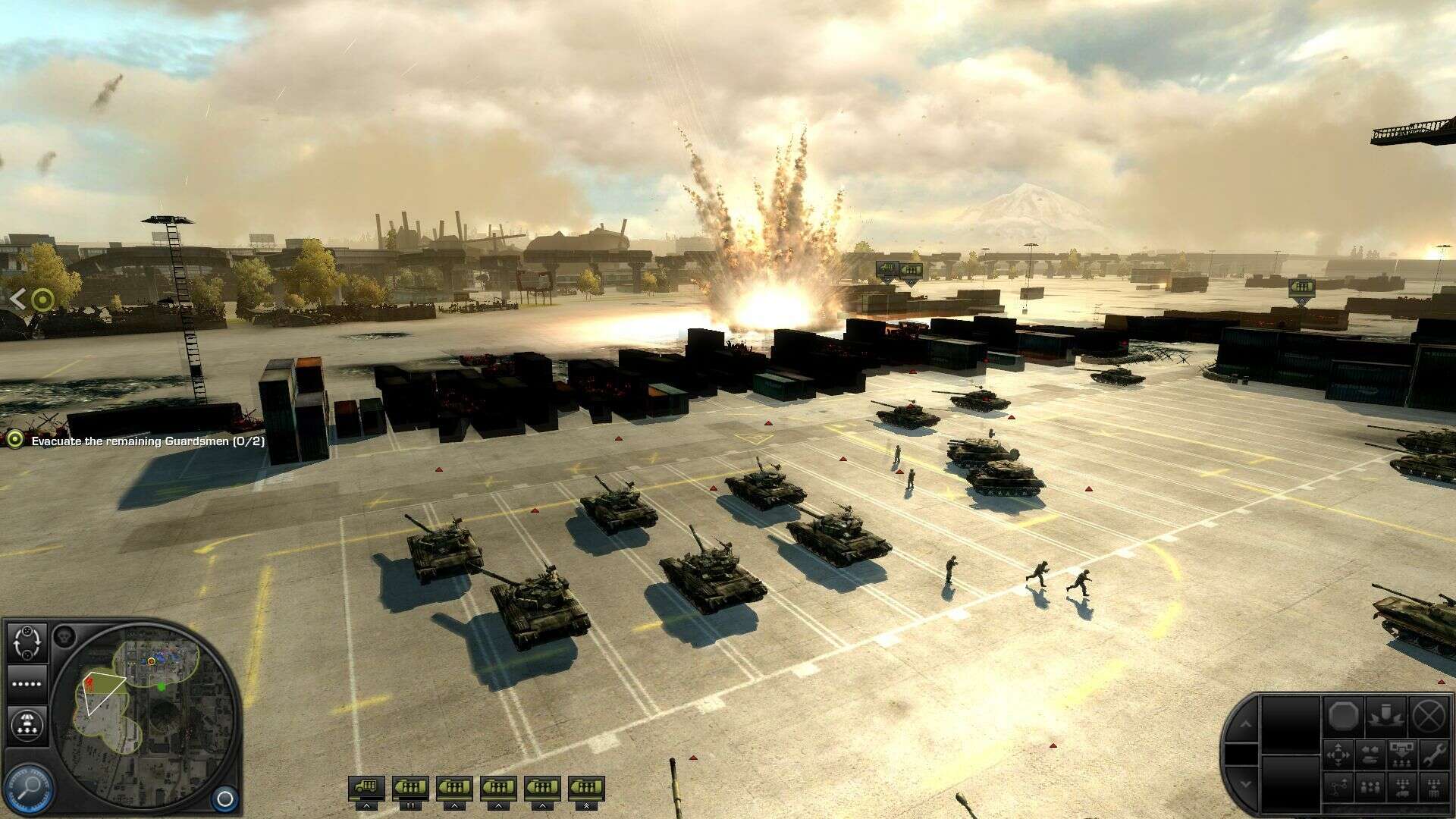Image resolution: width=1456 pixels, height=819 pixels.
Task: Select the stop order octagon icon
Action: click(1343, 717)
